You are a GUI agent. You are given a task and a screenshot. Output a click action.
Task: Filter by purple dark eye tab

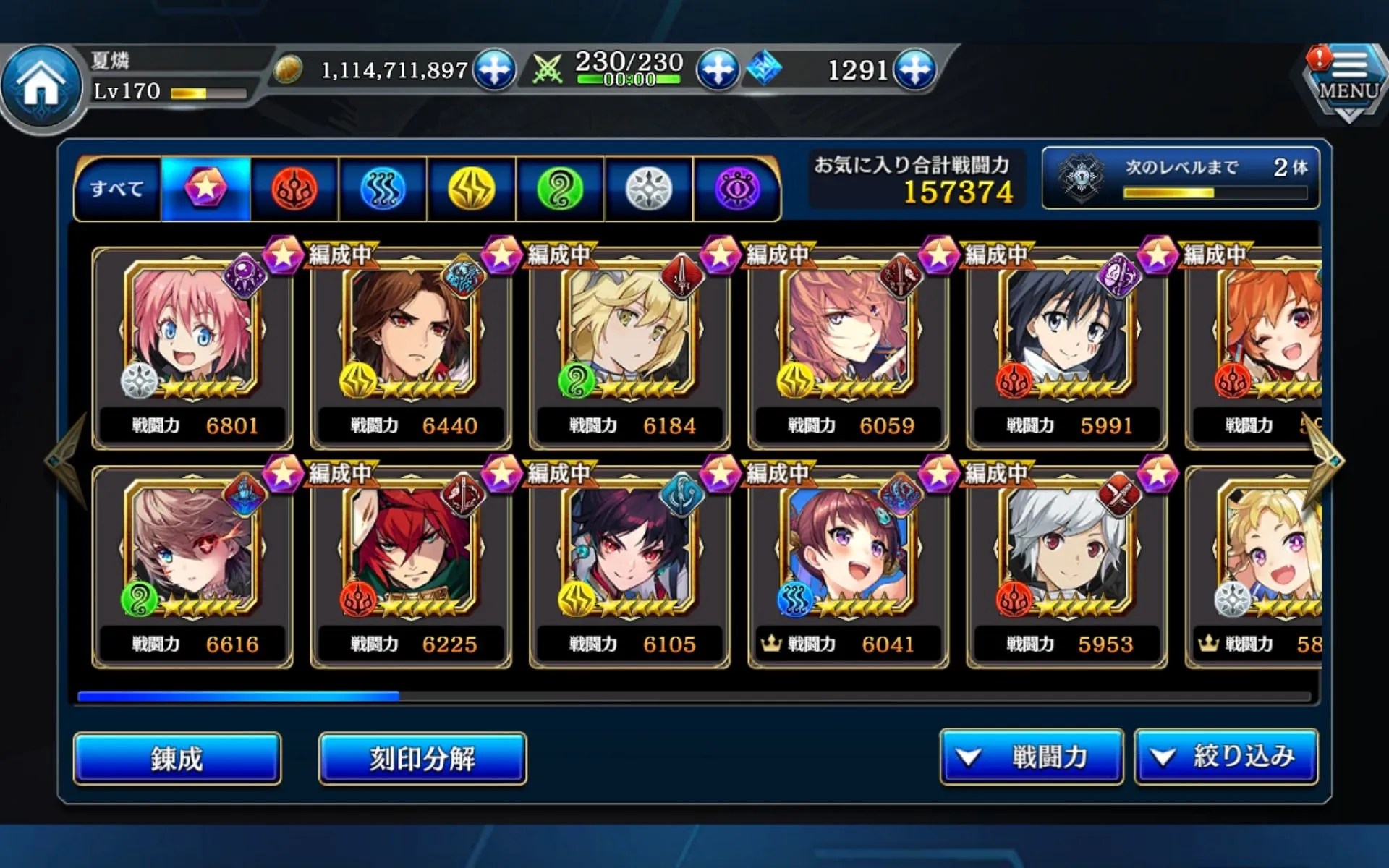pos(737,189)
